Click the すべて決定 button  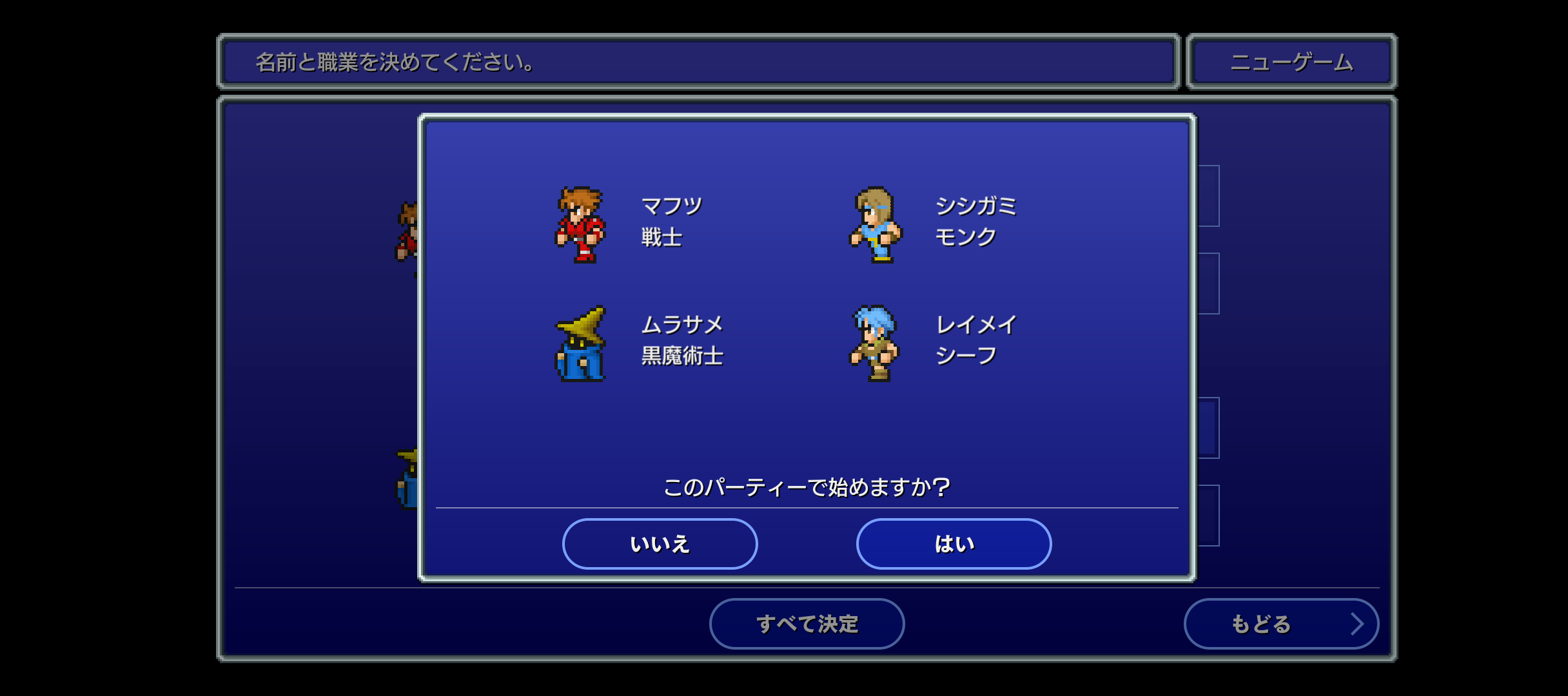[x=807, y=624]
